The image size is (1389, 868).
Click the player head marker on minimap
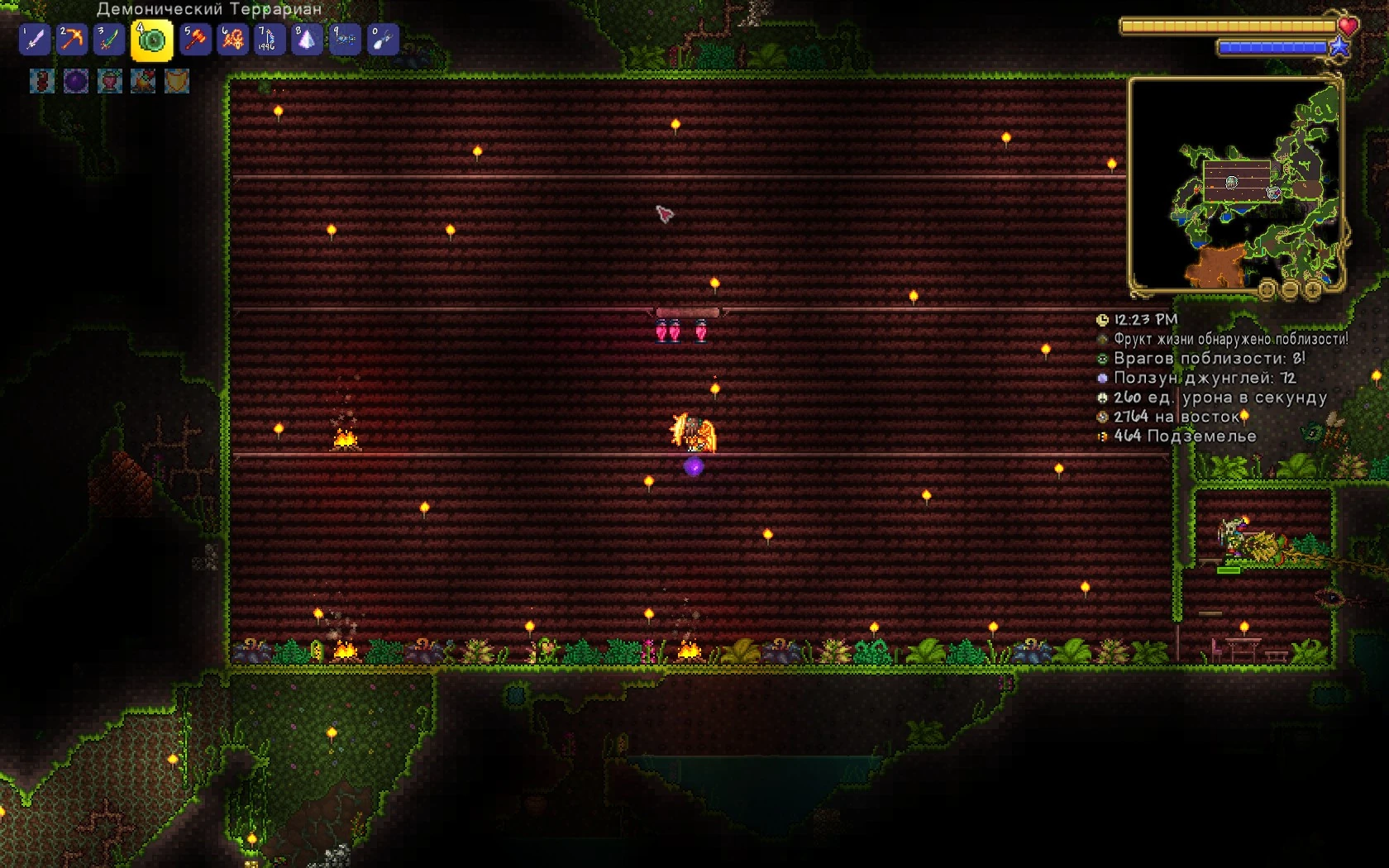point(1232,183)
